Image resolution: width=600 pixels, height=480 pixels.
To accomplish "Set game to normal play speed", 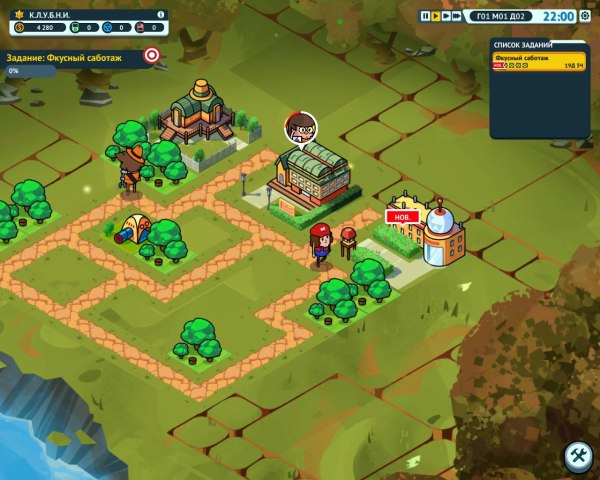I will point(435,16).
